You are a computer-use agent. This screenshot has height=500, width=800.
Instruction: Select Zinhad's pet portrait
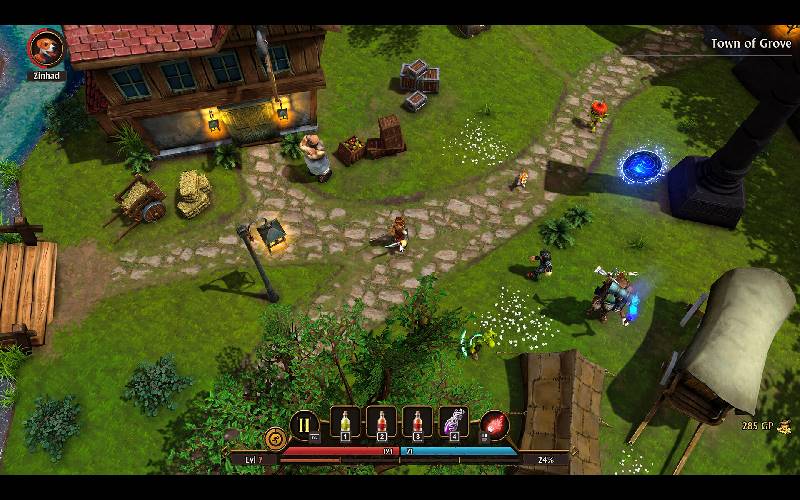pos(46,47)
